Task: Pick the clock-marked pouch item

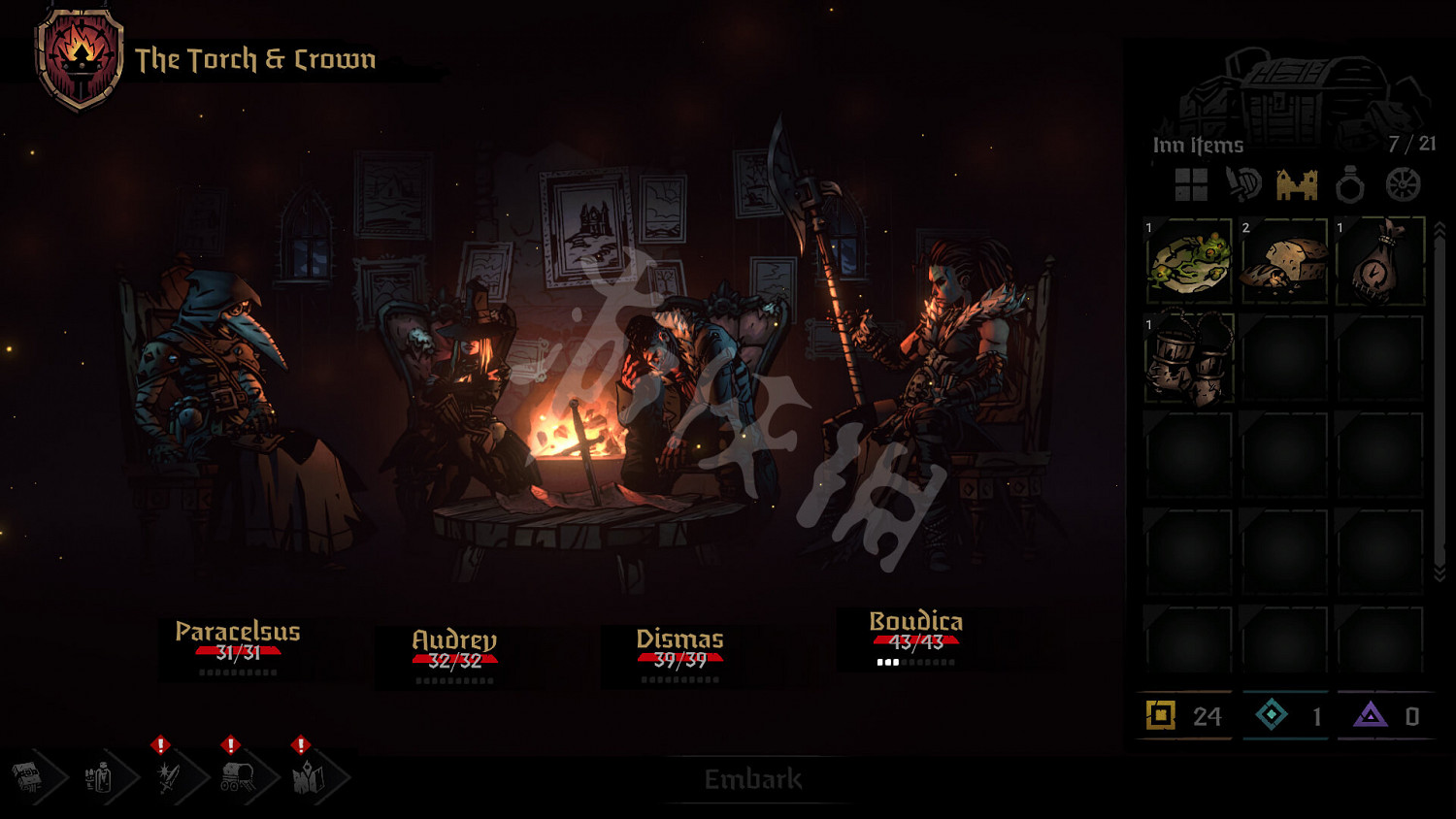Action: pyautogui.click(x=1379, y=261)
